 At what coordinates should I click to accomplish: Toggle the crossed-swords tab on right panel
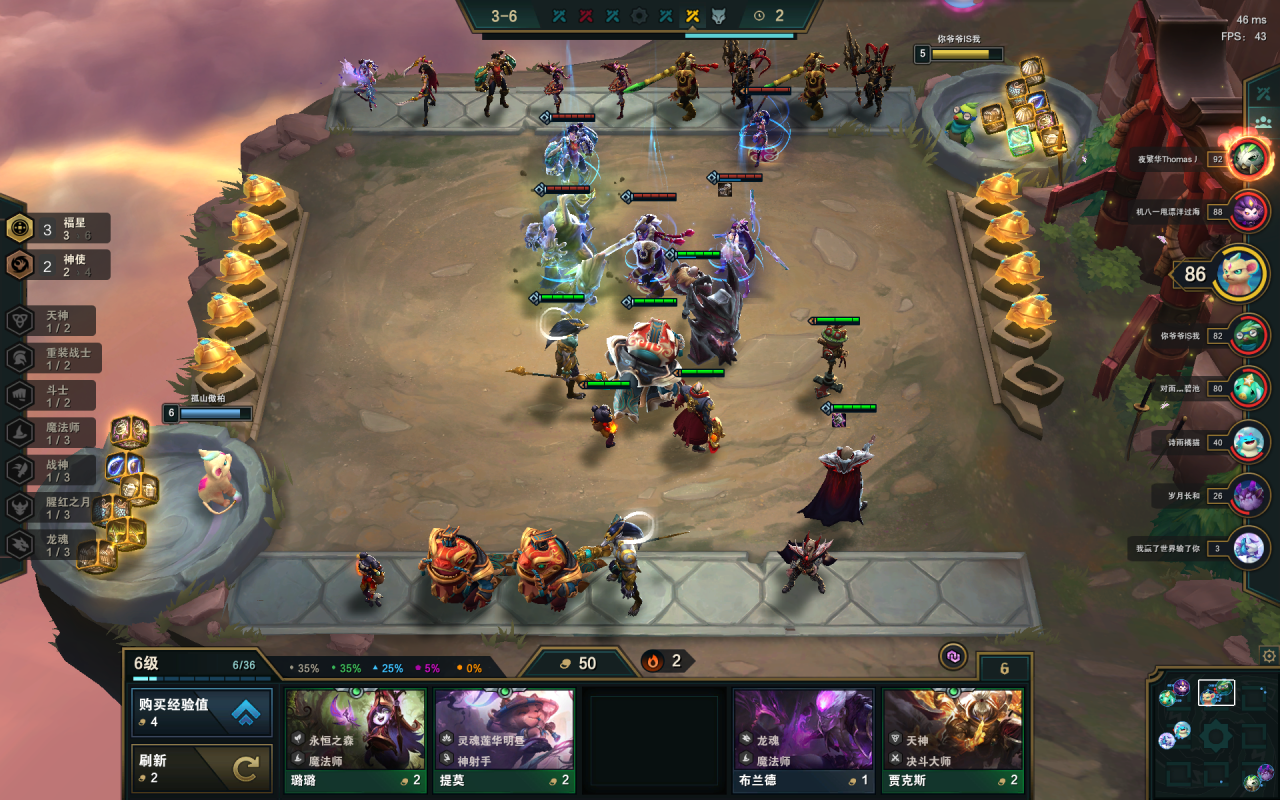1263,93
